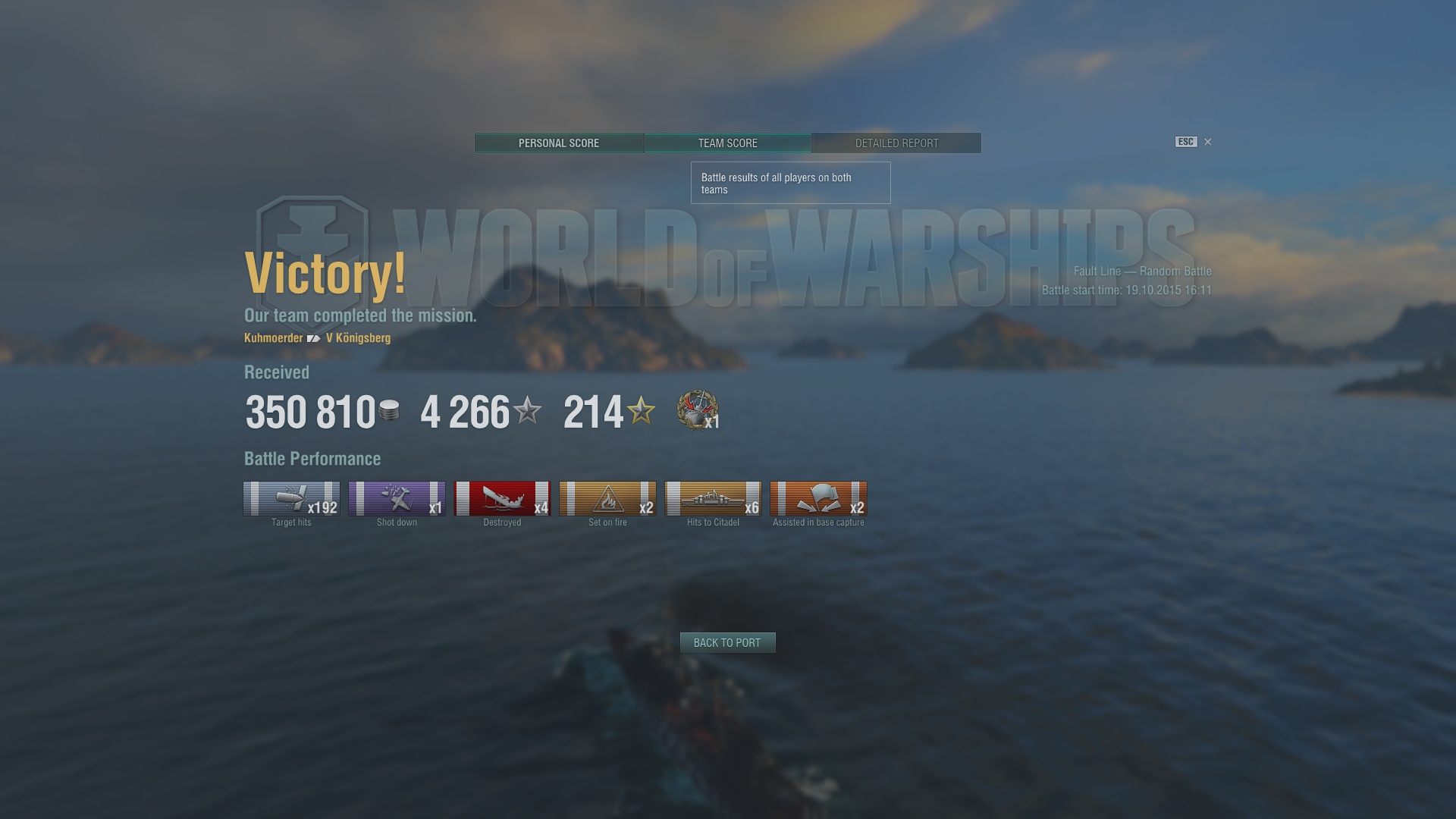This screenshot has height=819, width=1456.
Task: Click the Back to Port button
Action: tap(727, 642)
